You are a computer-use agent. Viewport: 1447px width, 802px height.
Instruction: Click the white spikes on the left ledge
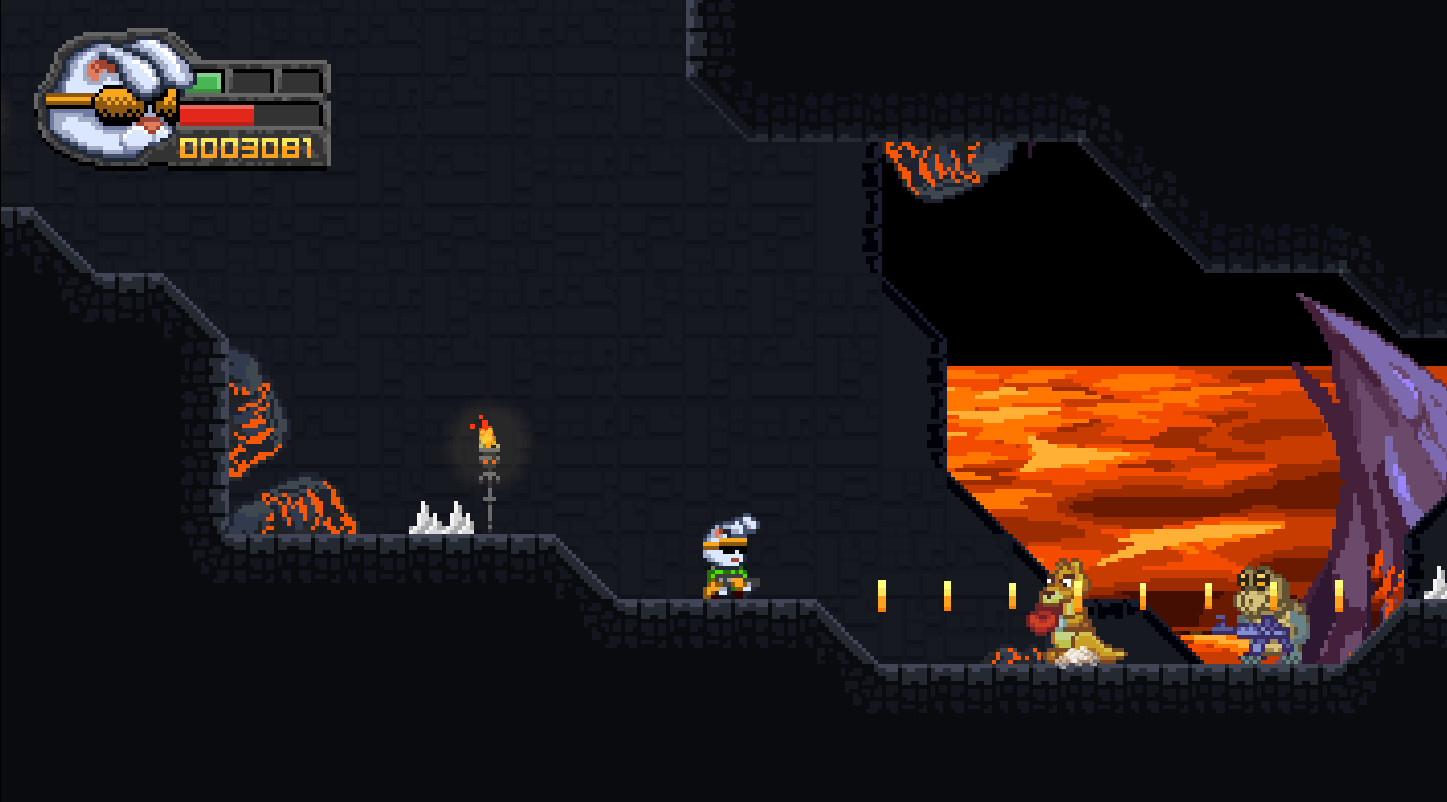(x=440, y=515)
